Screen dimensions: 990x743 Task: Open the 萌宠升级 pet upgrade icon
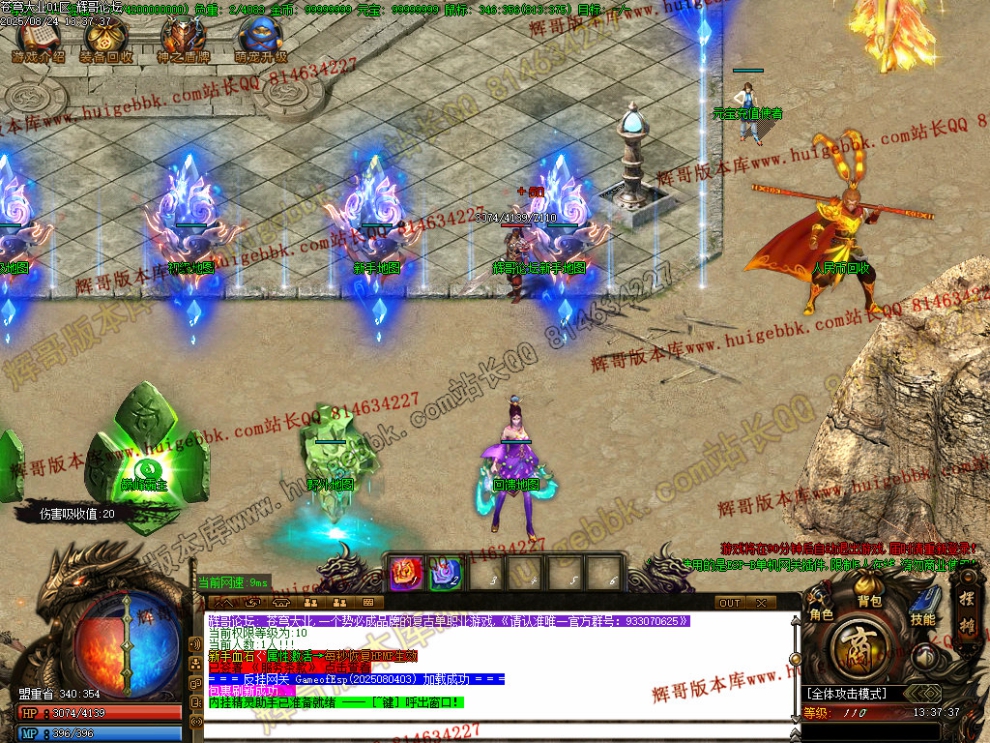click(x=260, y=38)
